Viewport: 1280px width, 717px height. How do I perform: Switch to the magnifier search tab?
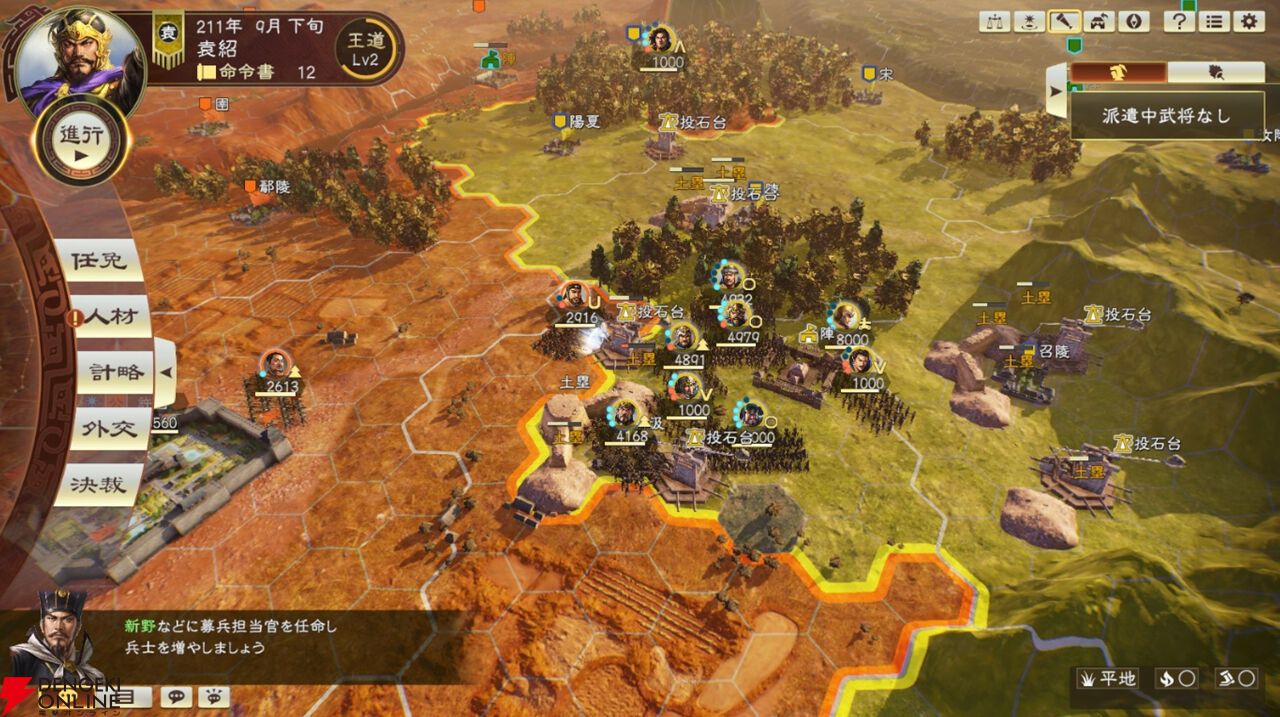(1215, 72)
